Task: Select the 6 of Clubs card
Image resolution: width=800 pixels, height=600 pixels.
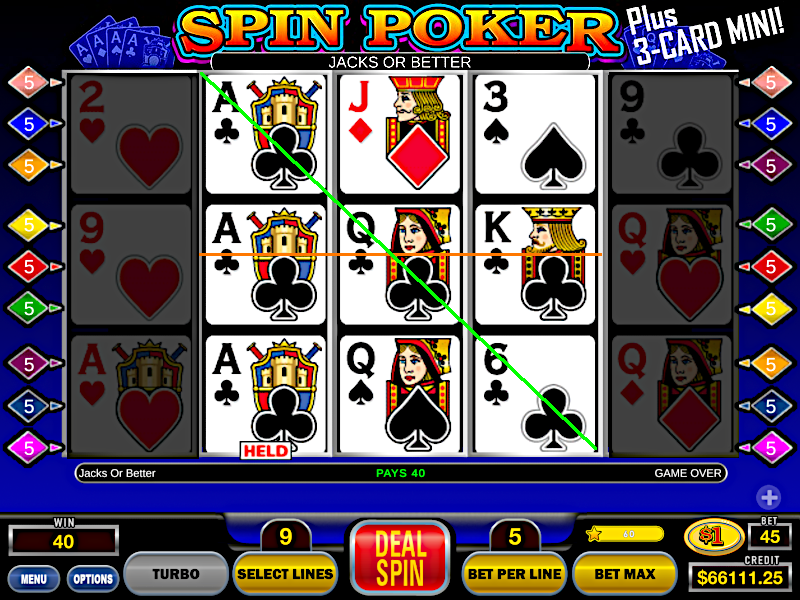Action: pyautogui.click(x=534, y=393)
